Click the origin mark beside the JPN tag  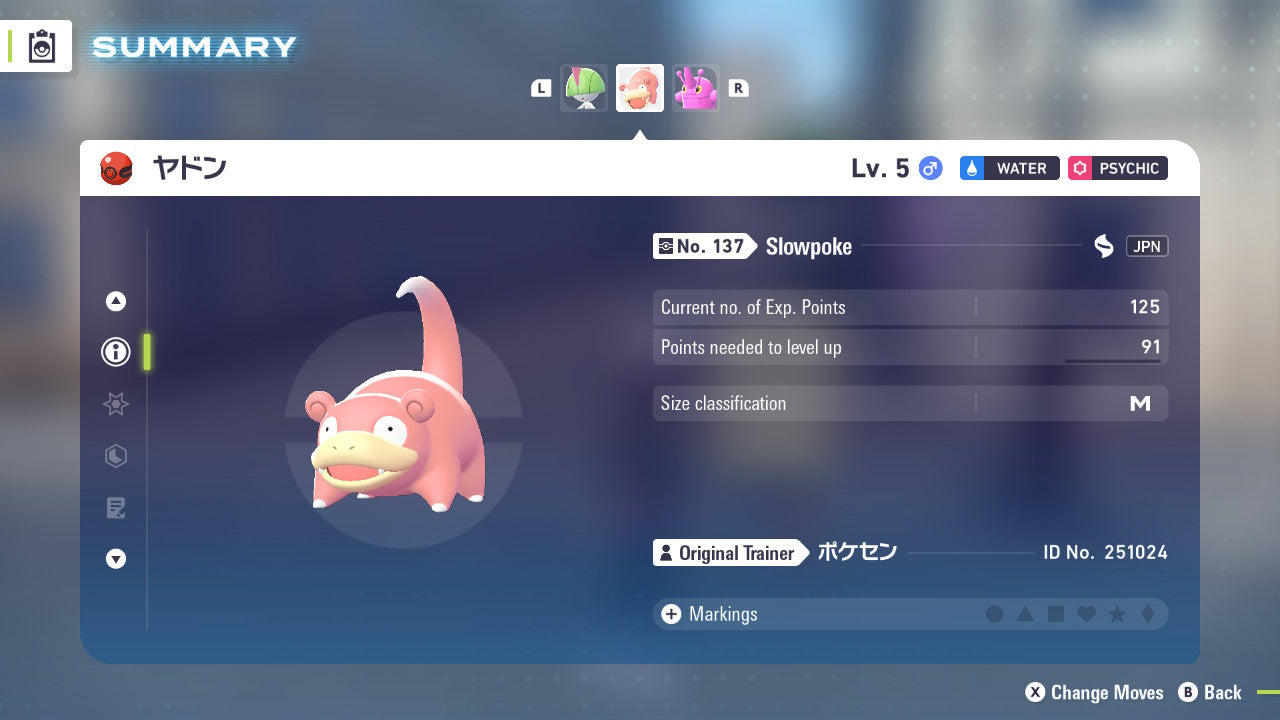tap(1103, 246)
